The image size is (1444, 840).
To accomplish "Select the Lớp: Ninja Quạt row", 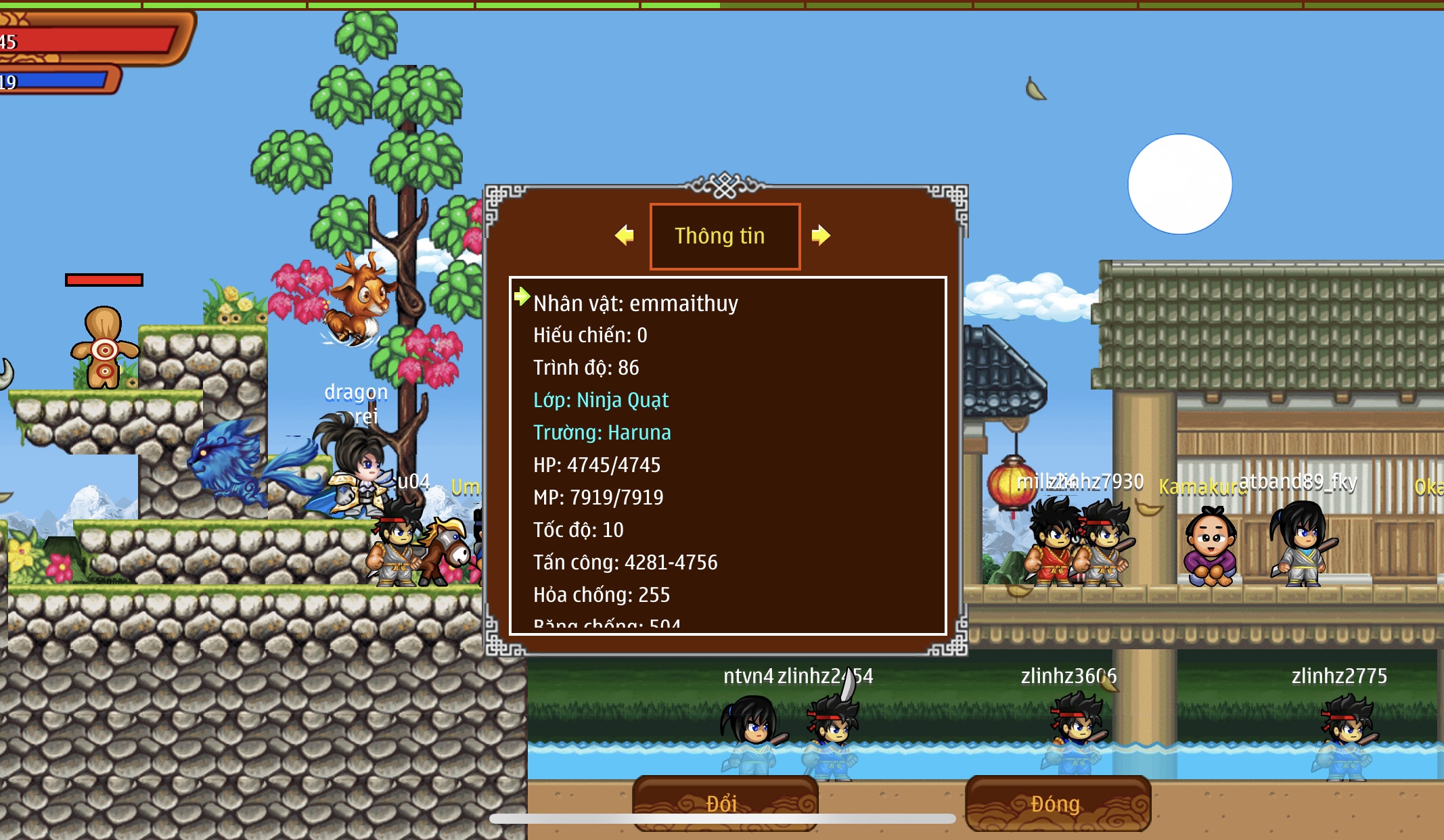I will [601, 400].
